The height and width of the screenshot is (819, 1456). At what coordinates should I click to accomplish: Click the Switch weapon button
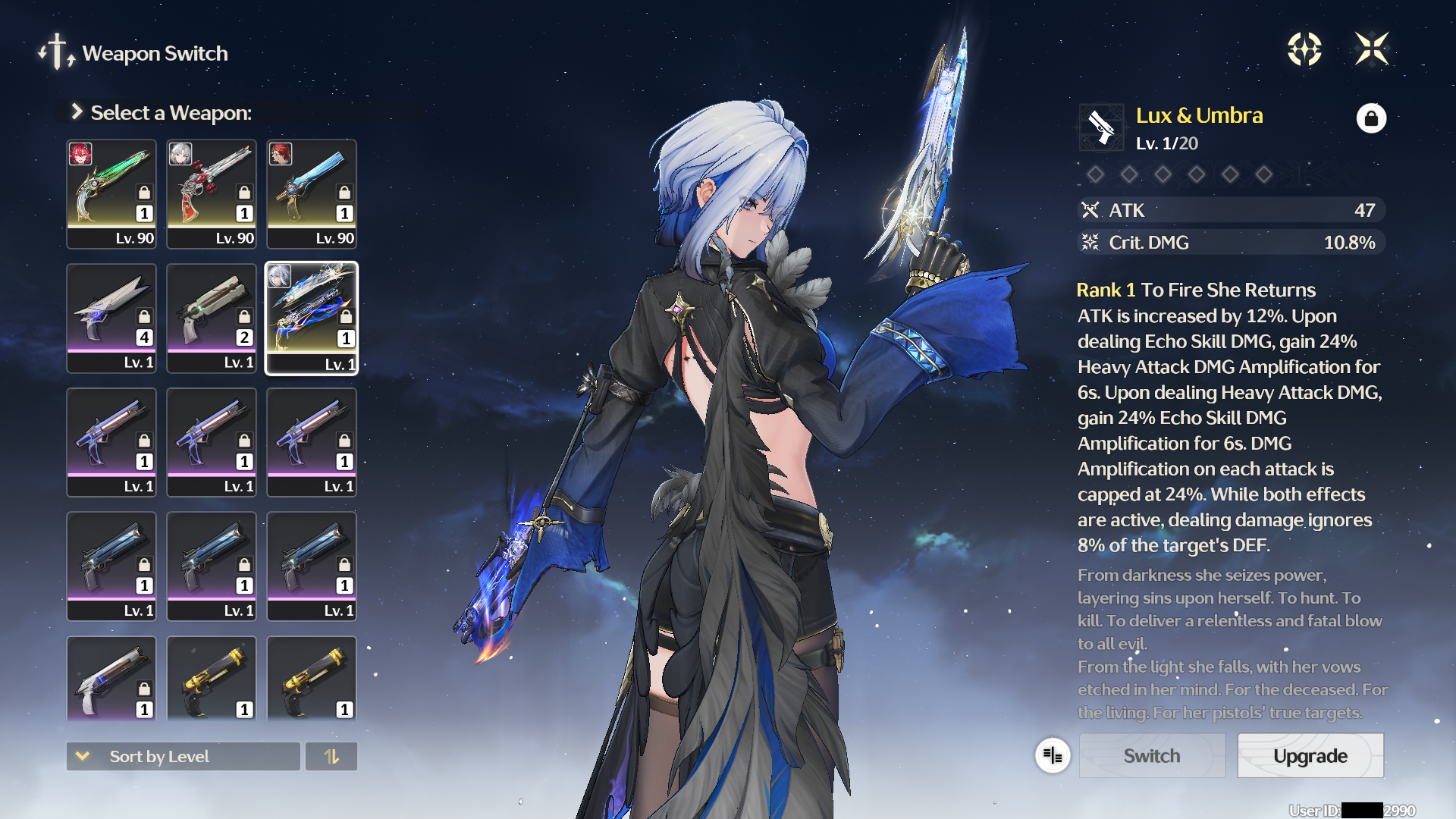tap(1152, 755)
